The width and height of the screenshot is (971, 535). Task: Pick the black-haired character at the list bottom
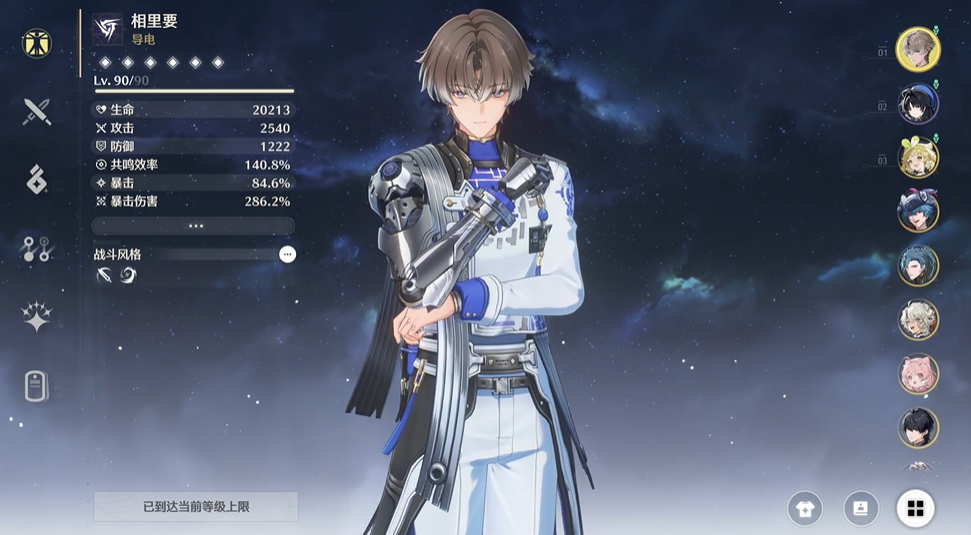click(x=917, y=428)
